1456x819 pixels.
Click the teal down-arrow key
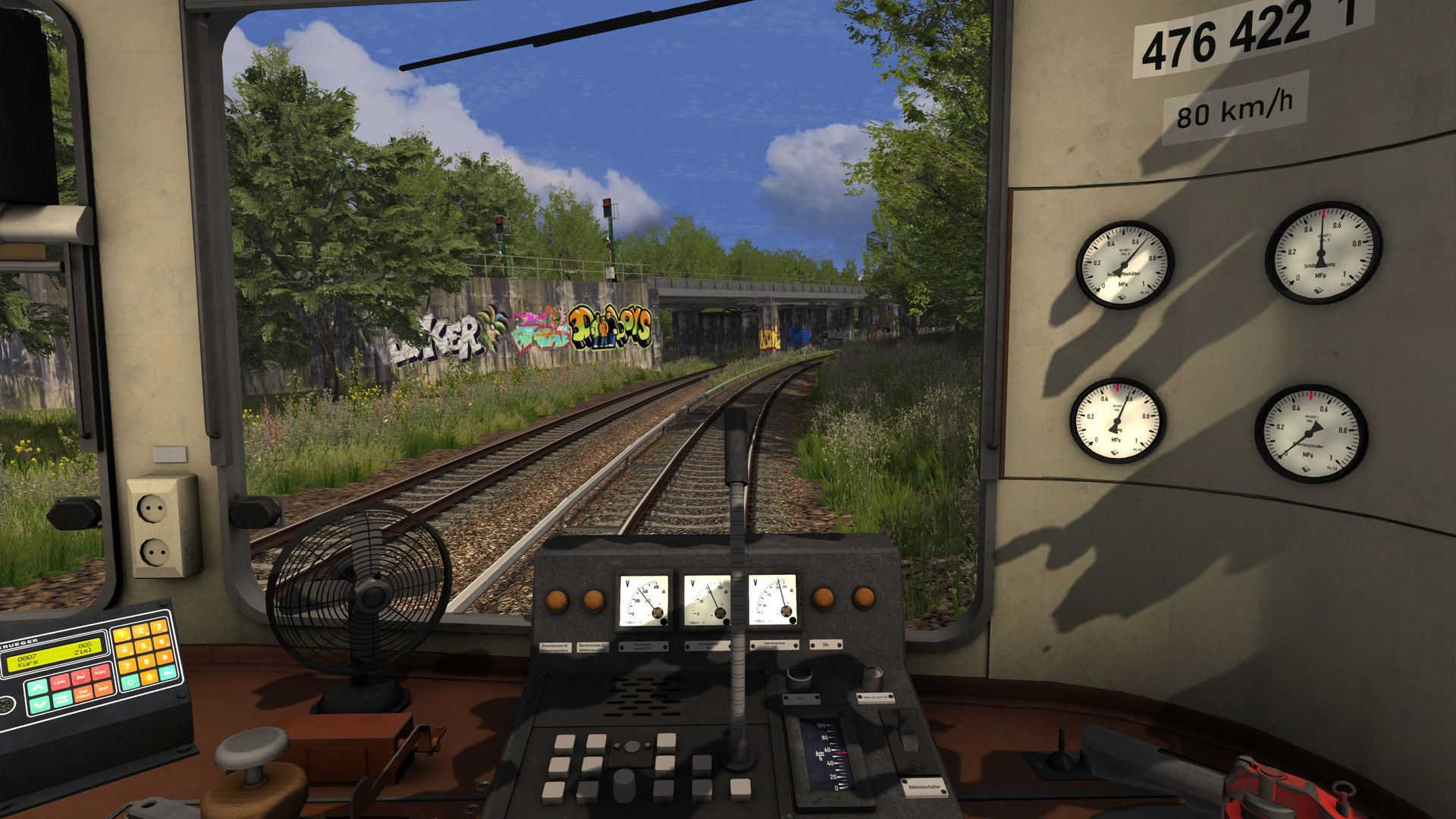click(39, 705)
